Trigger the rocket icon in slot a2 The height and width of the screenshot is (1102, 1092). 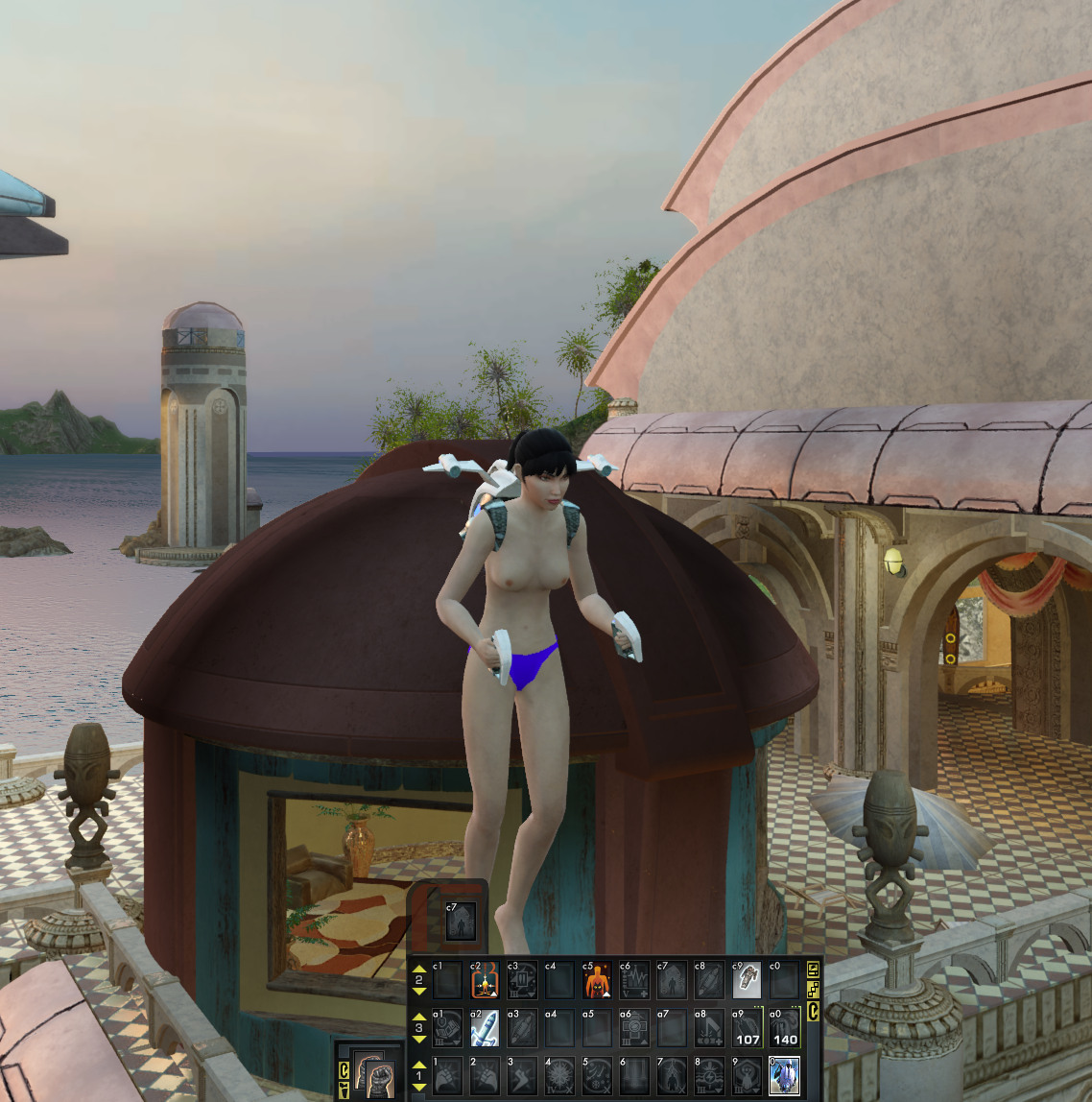click(485, 1028)
